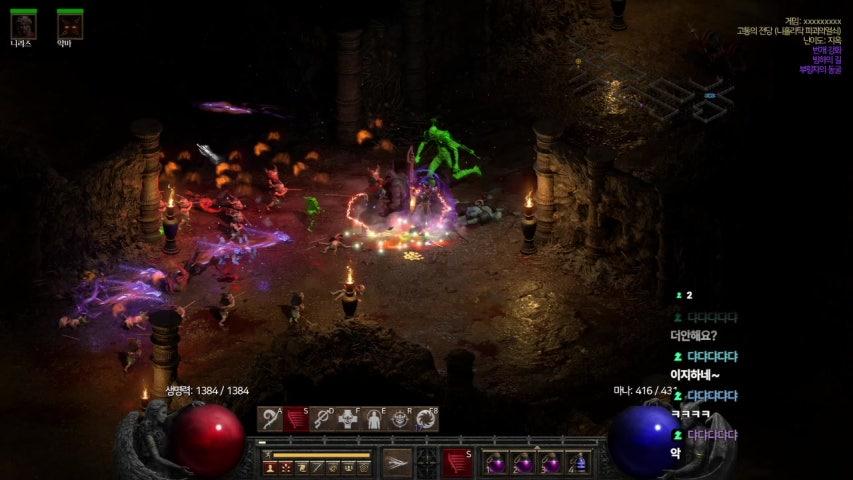Drink the blue mana potion in slot 4
Viewport: 853px width, 480px height.
577,463
